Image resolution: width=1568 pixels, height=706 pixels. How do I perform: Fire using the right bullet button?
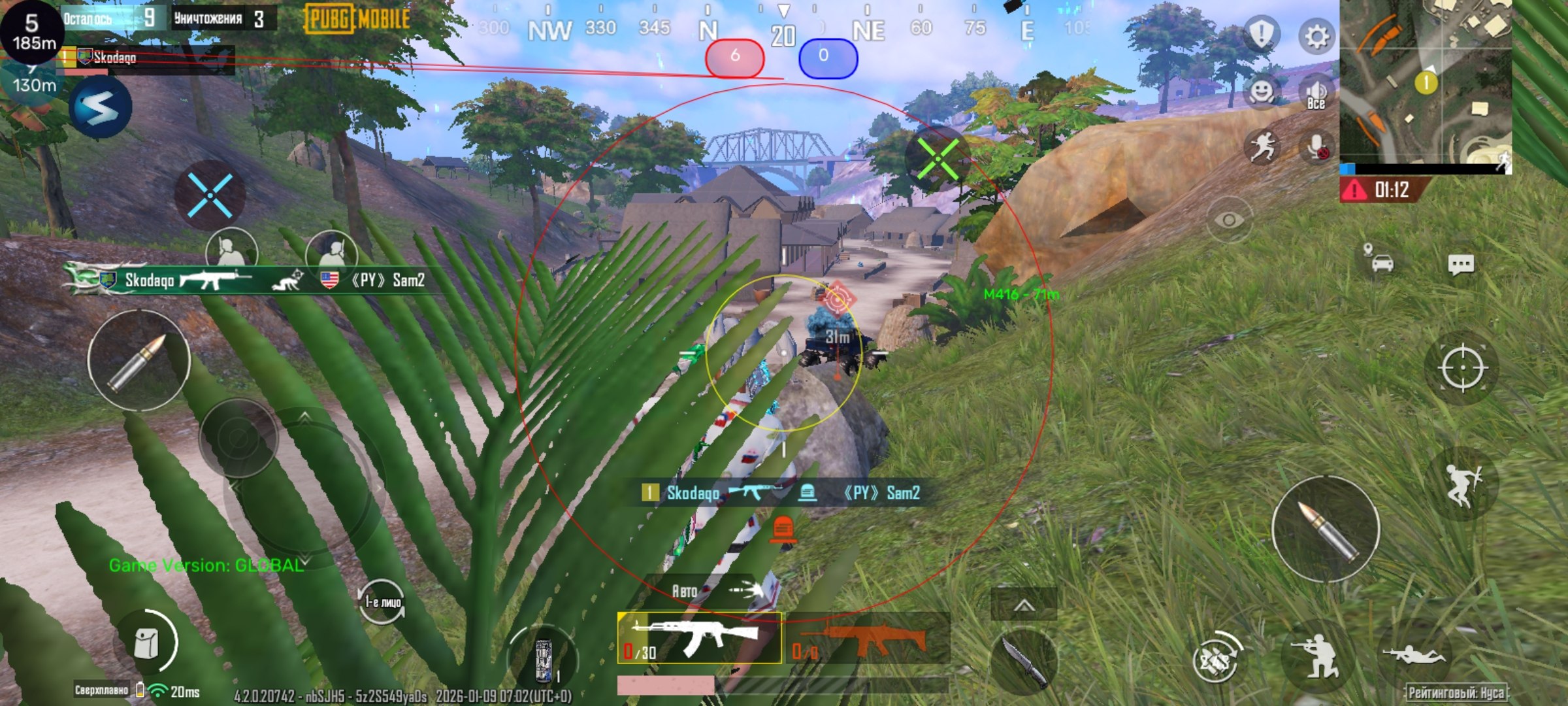coord(1326,529)
